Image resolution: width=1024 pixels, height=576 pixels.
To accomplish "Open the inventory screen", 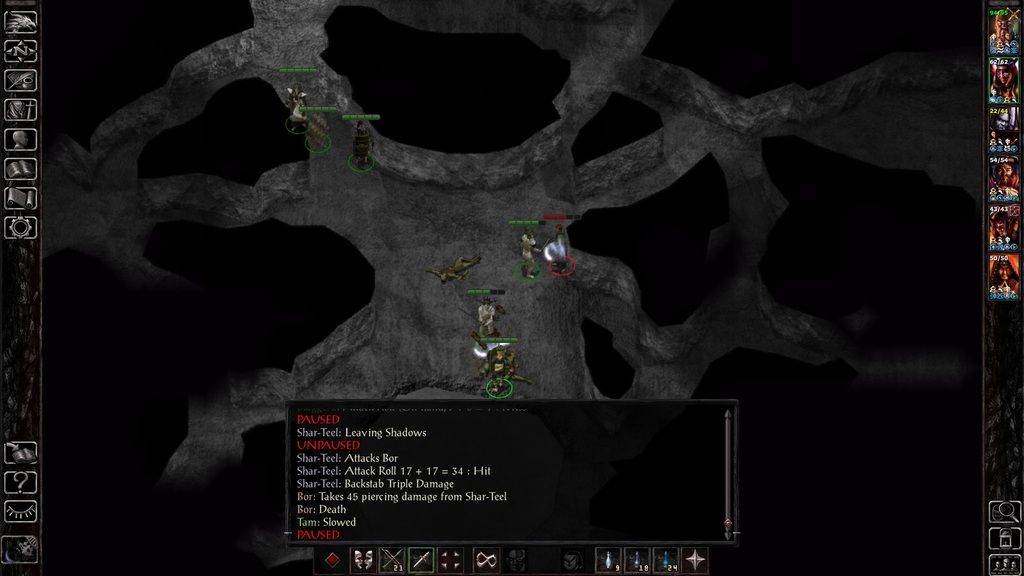I will click(x=20, y=109).
